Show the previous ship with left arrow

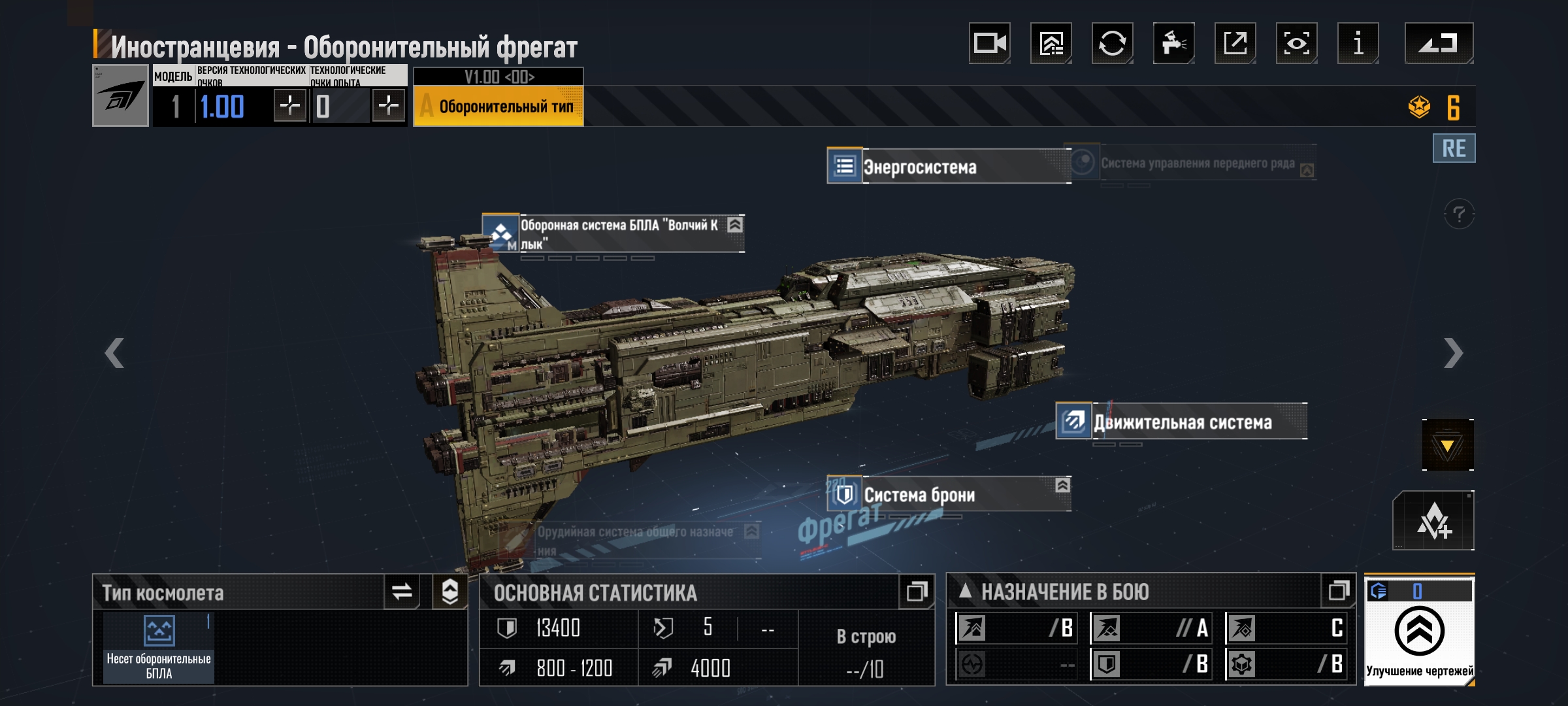[x=114, y=354]
